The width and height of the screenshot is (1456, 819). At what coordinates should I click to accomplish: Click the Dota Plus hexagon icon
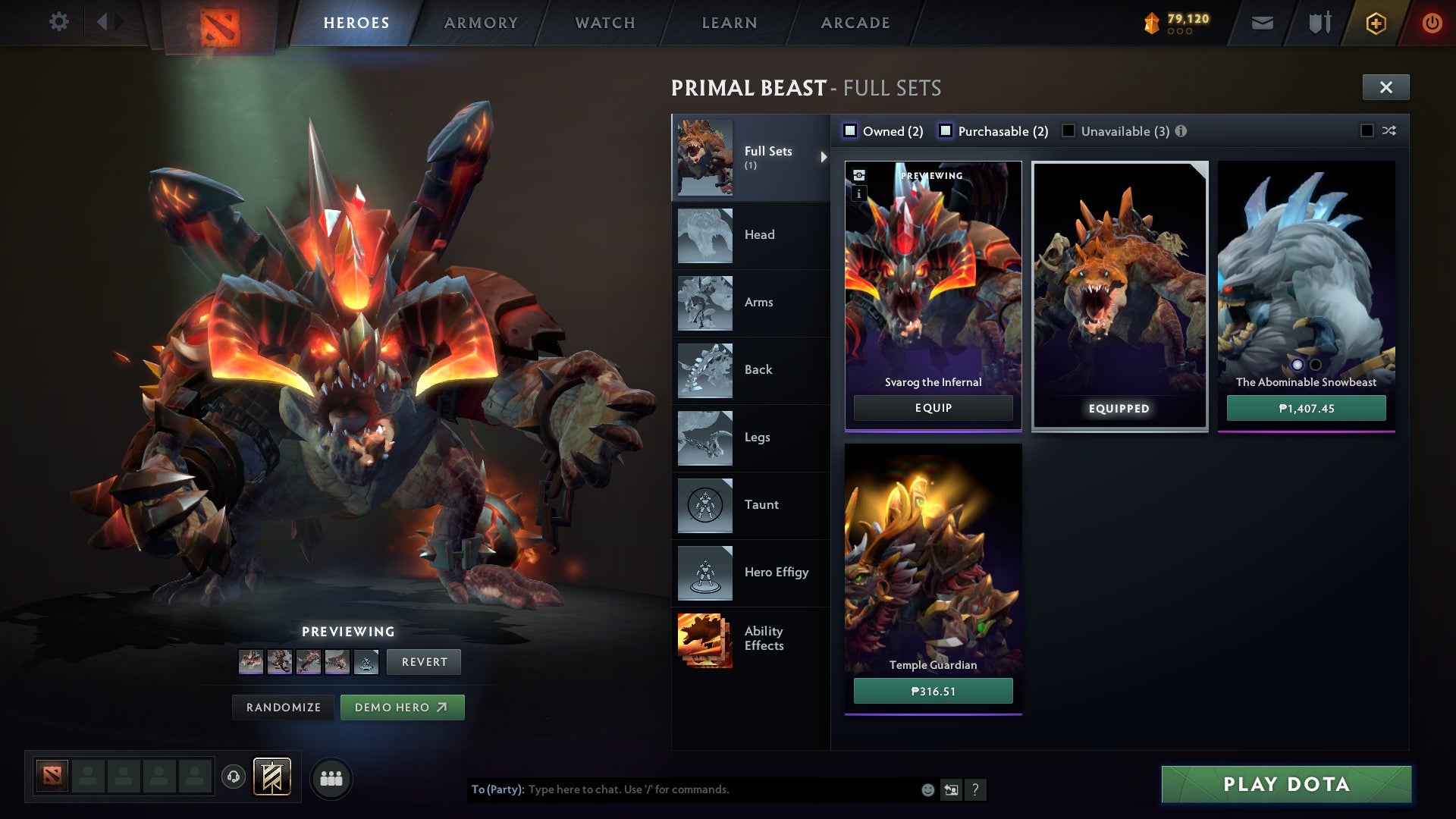1376,23
